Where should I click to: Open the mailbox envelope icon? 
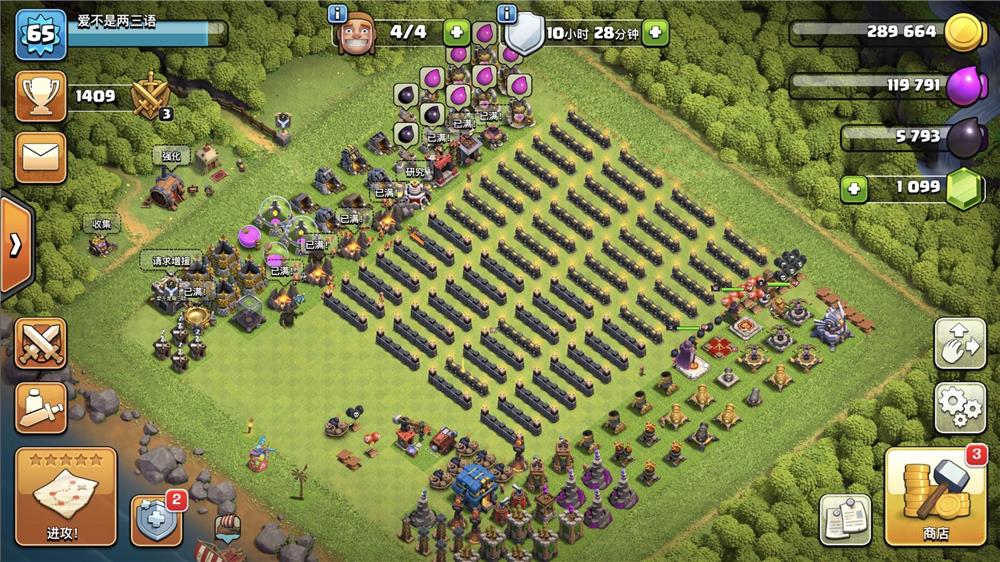[41, 151]
